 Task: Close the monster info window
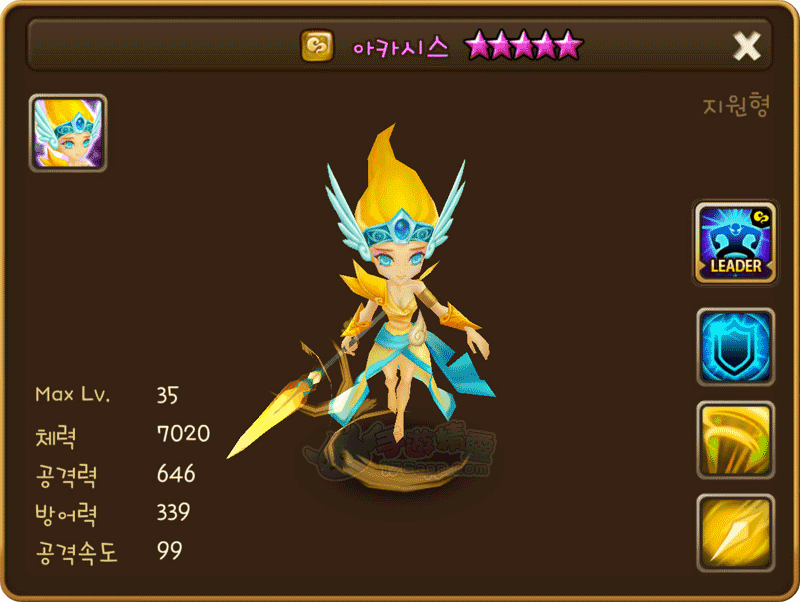pyautogui.click(x=746, y=46)
